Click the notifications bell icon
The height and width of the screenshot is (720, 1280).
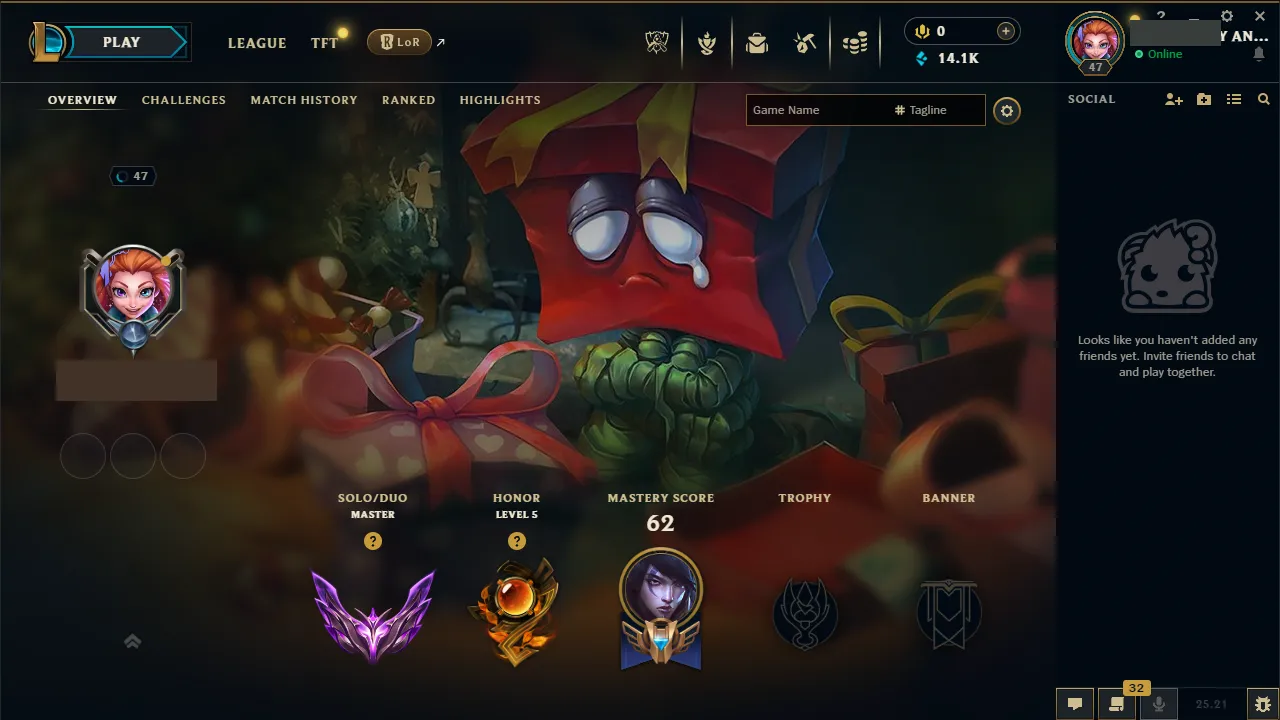pos(1259,55)
